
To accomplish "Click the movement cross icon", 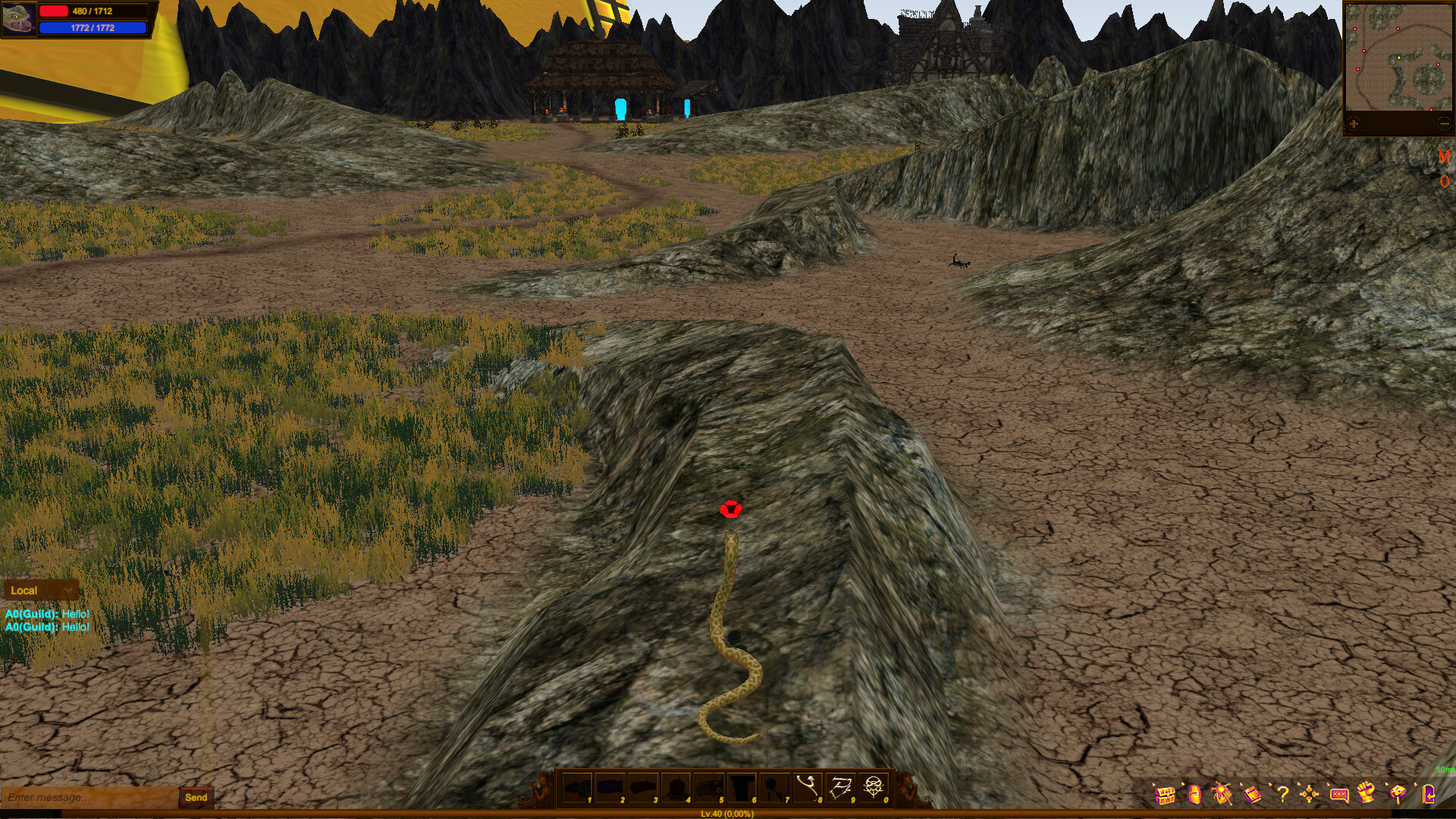I will [x=1309, y=792].
